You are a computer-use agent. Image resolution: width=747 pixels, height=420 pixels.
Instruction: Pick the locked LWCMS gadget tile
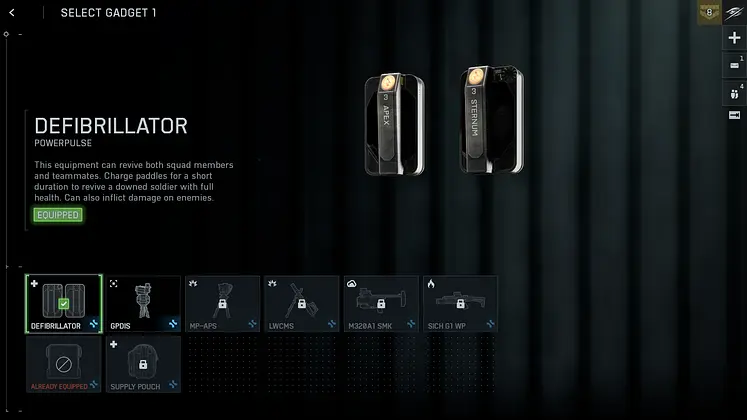click(x=301, y=304)
